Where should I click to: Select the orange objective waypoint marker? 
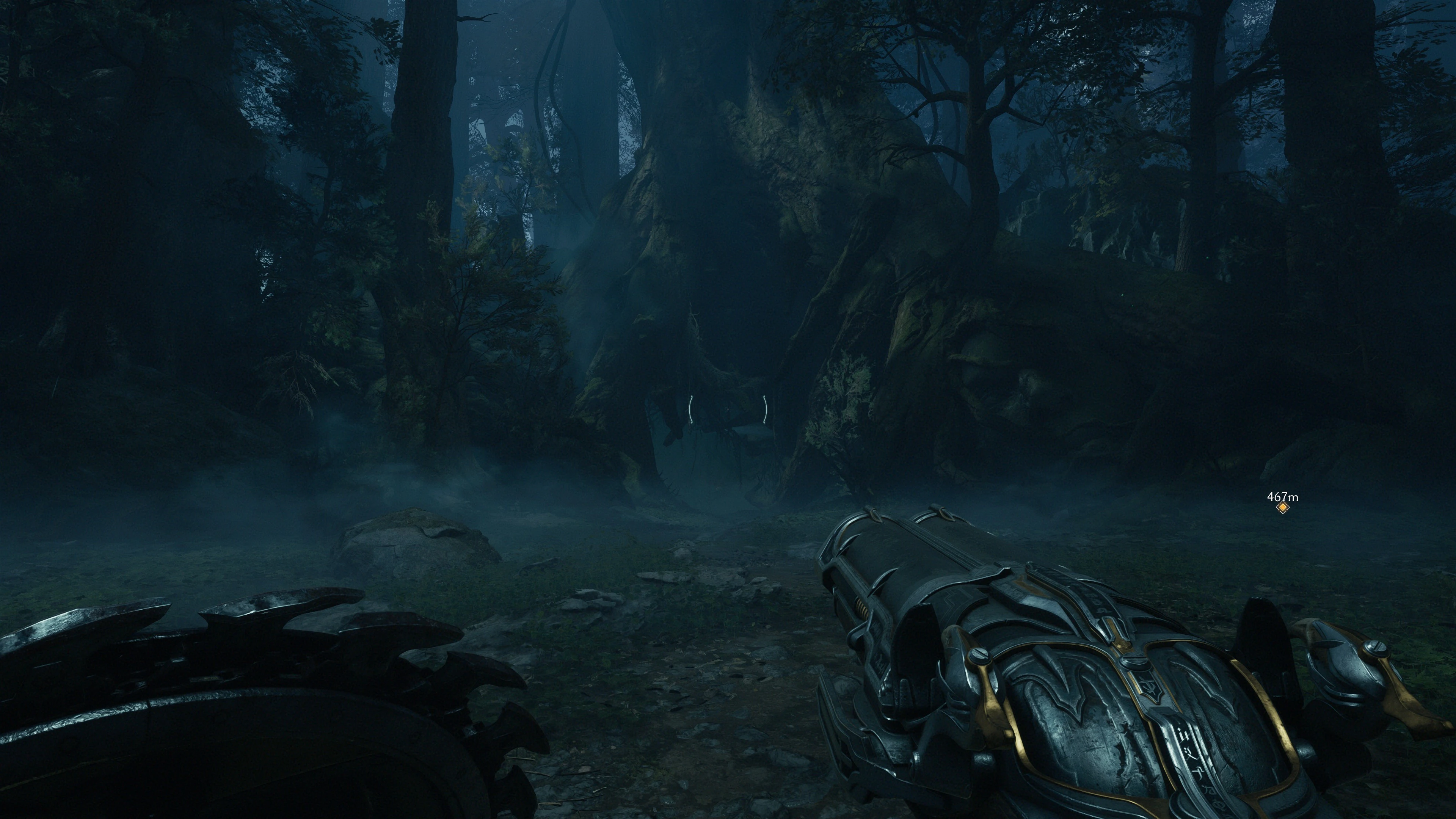1282,508
